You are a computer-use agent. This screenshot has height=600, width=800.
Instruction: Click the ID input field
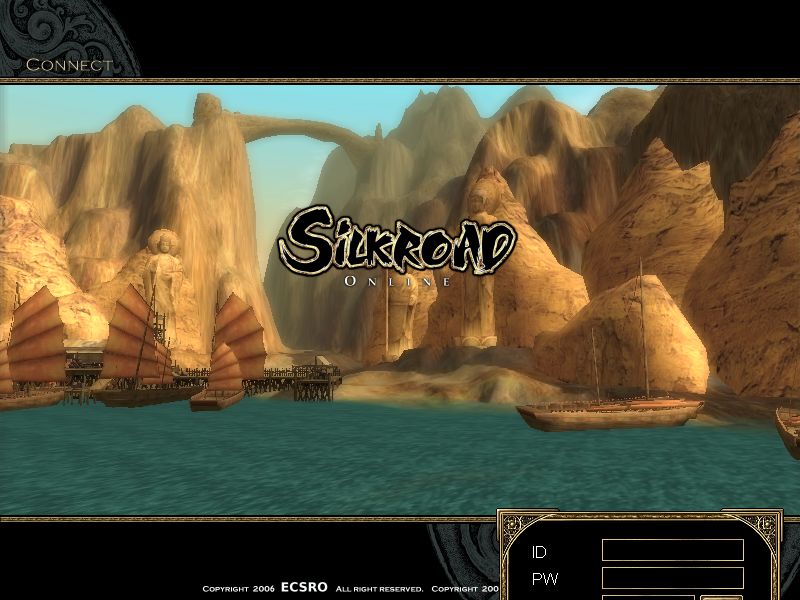click(672, 551)
